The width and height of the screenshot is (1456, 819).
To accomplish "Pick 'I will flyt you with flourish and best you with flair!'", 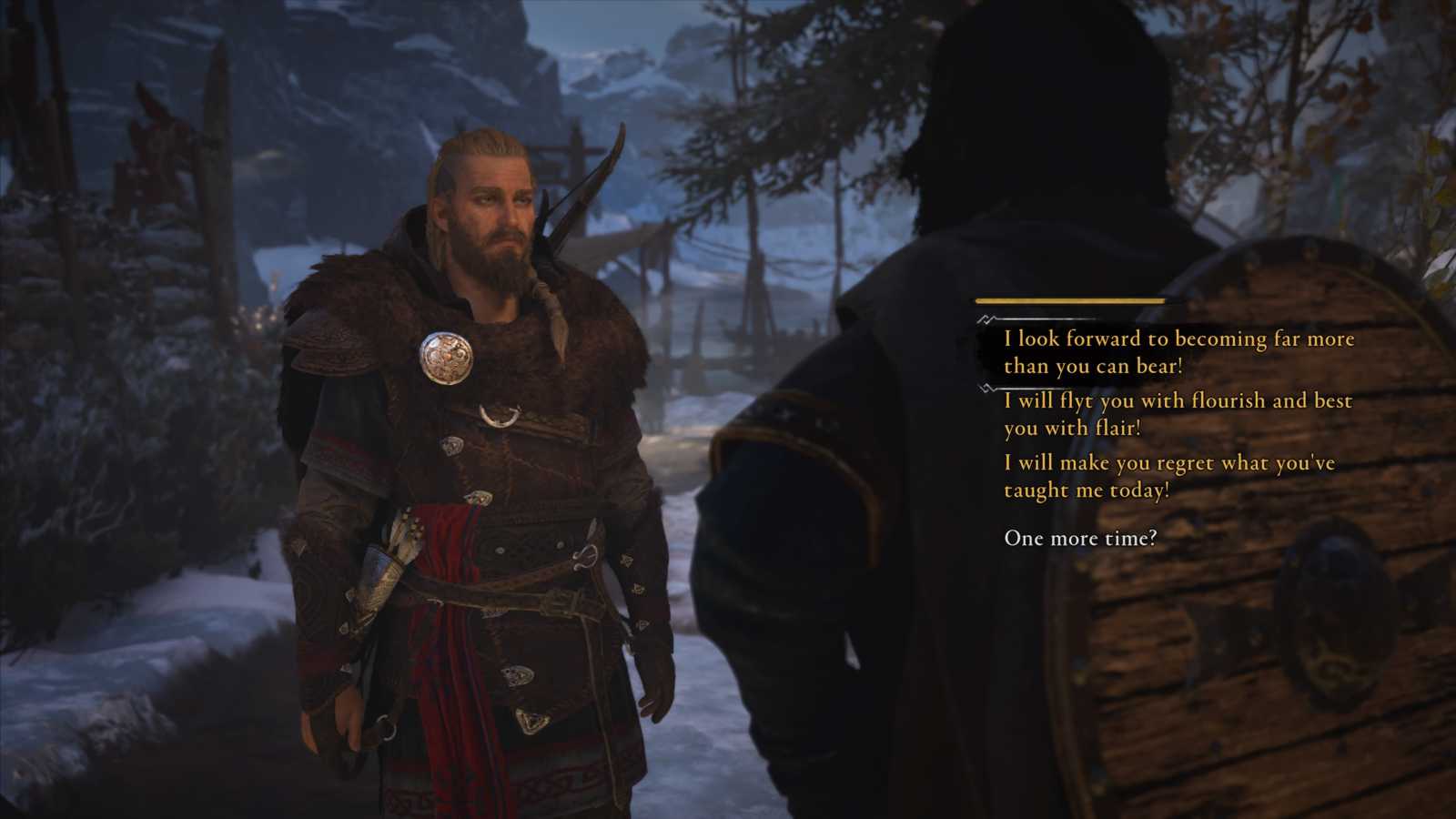I will [1176, 414].
